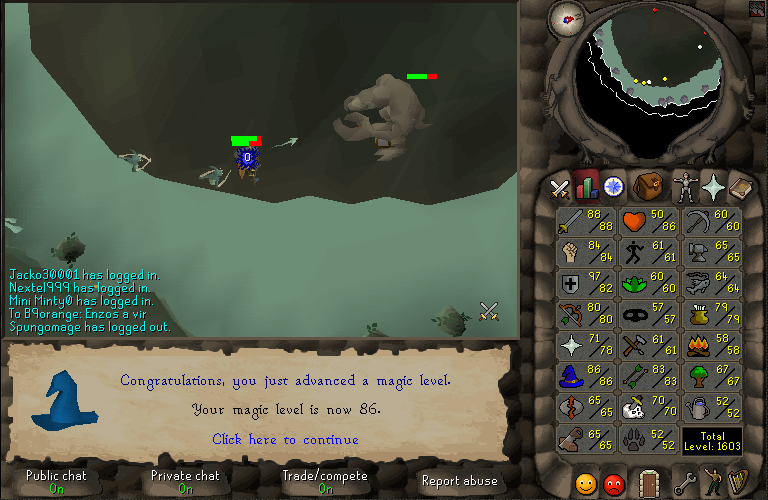Image resolution: width=768 pixels, height=500 pixels.
Task: Show the prayer tab with the star
Action: click(712, 186)
